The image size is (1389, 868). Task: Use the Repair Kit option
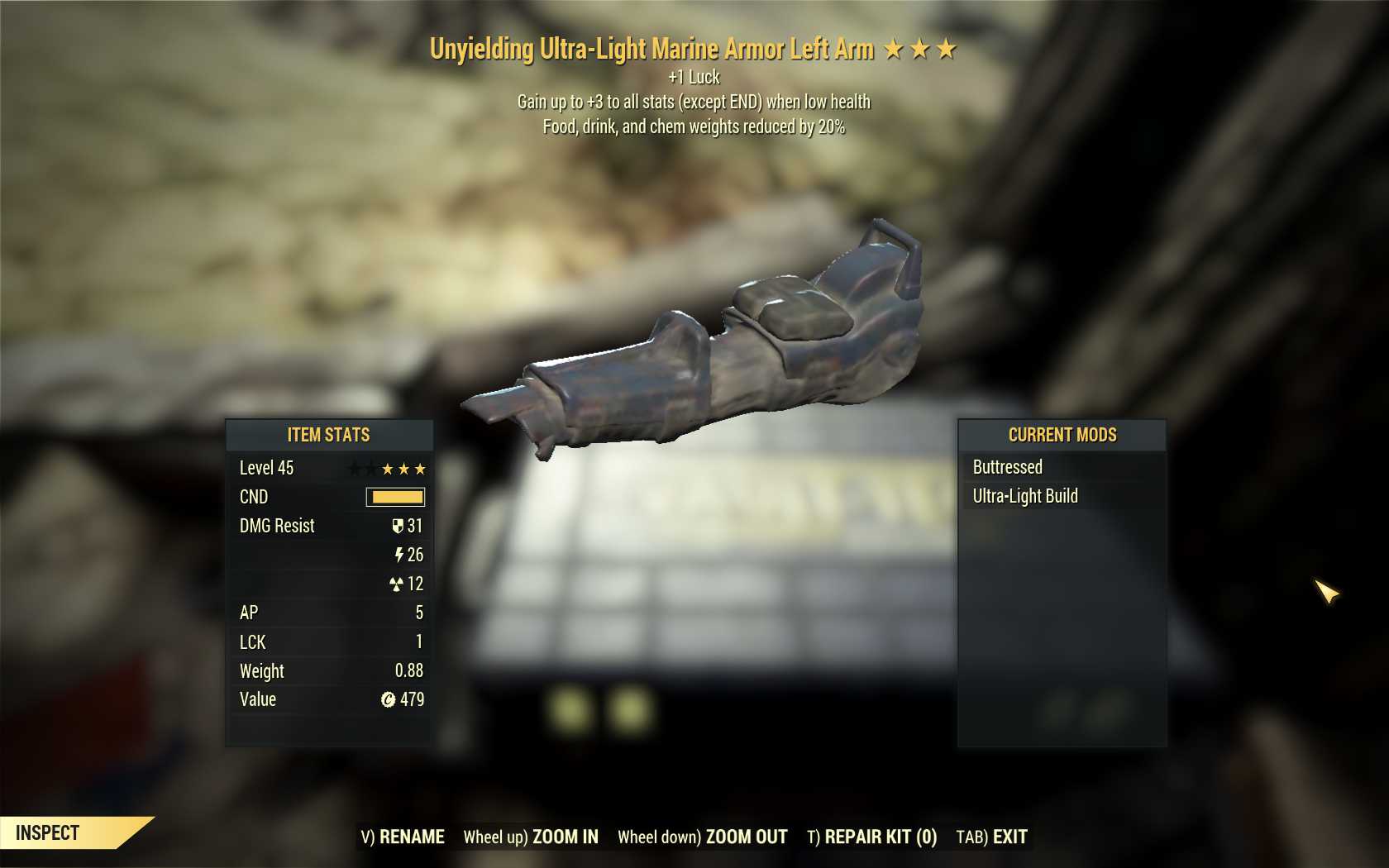(x=871, y=837)
